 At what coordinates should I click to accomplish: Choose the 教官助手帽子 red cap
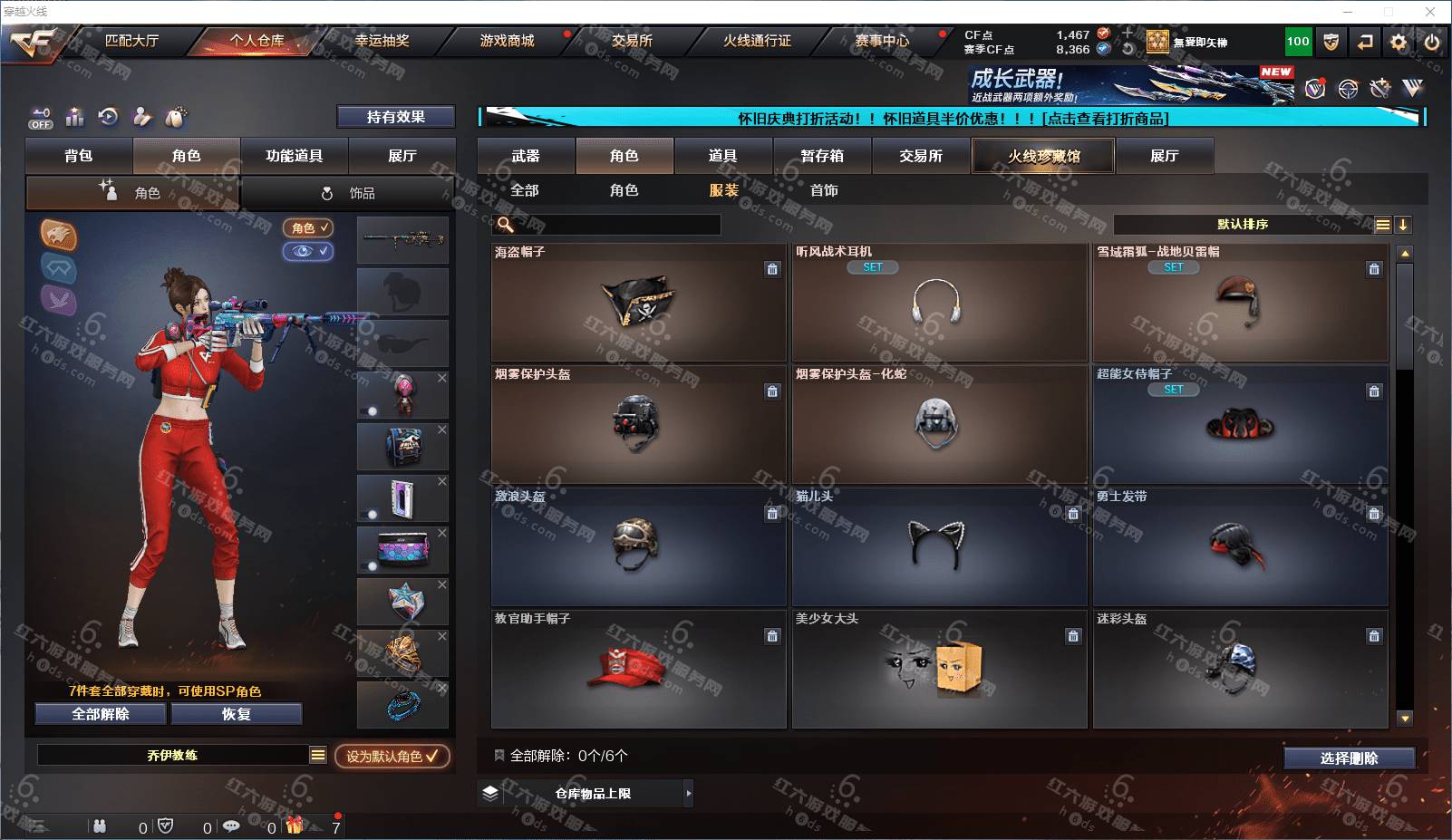click(638, 669)
